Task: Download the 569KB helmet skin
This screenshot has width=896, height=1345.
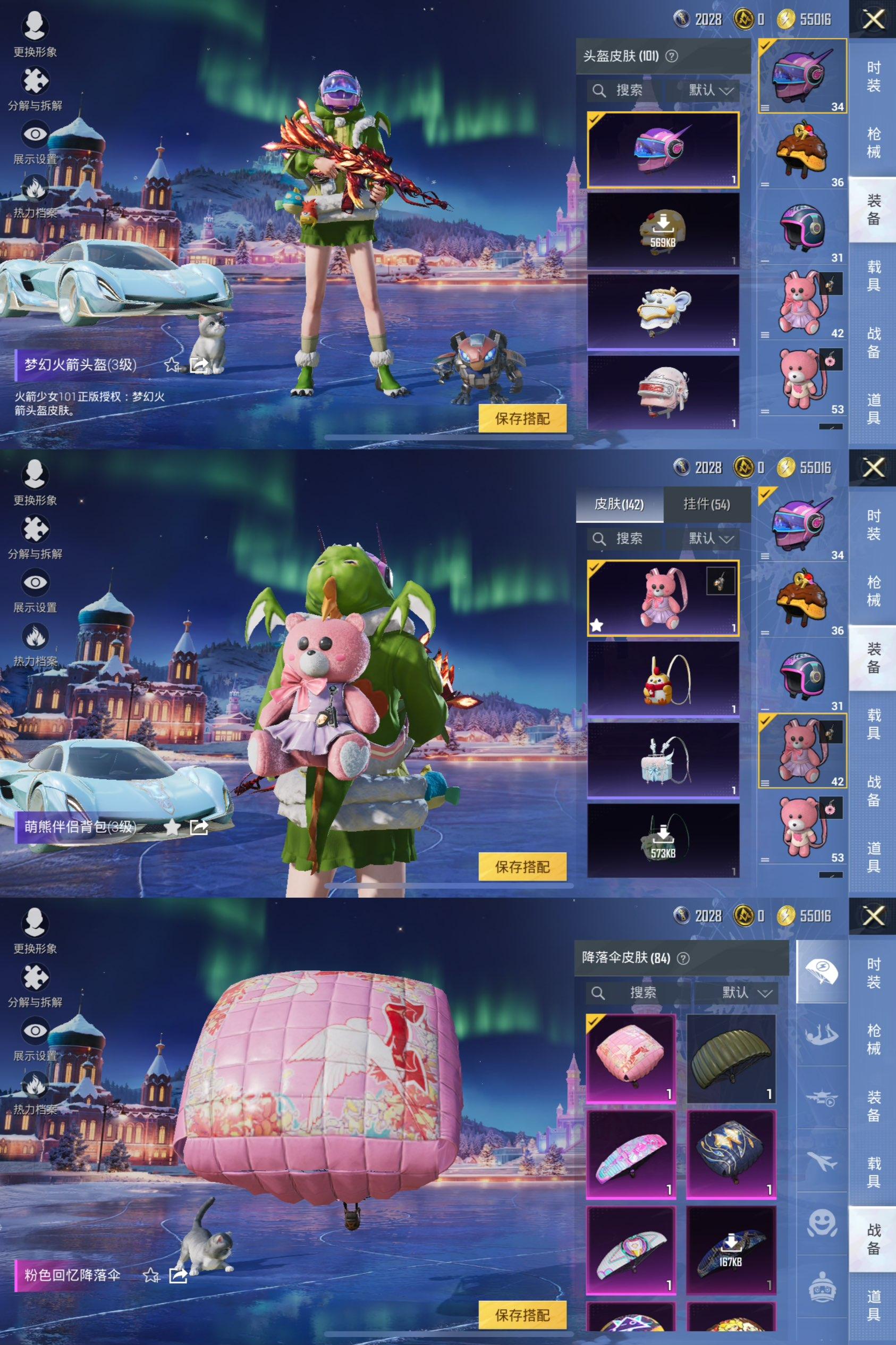Action: [663, 230]
